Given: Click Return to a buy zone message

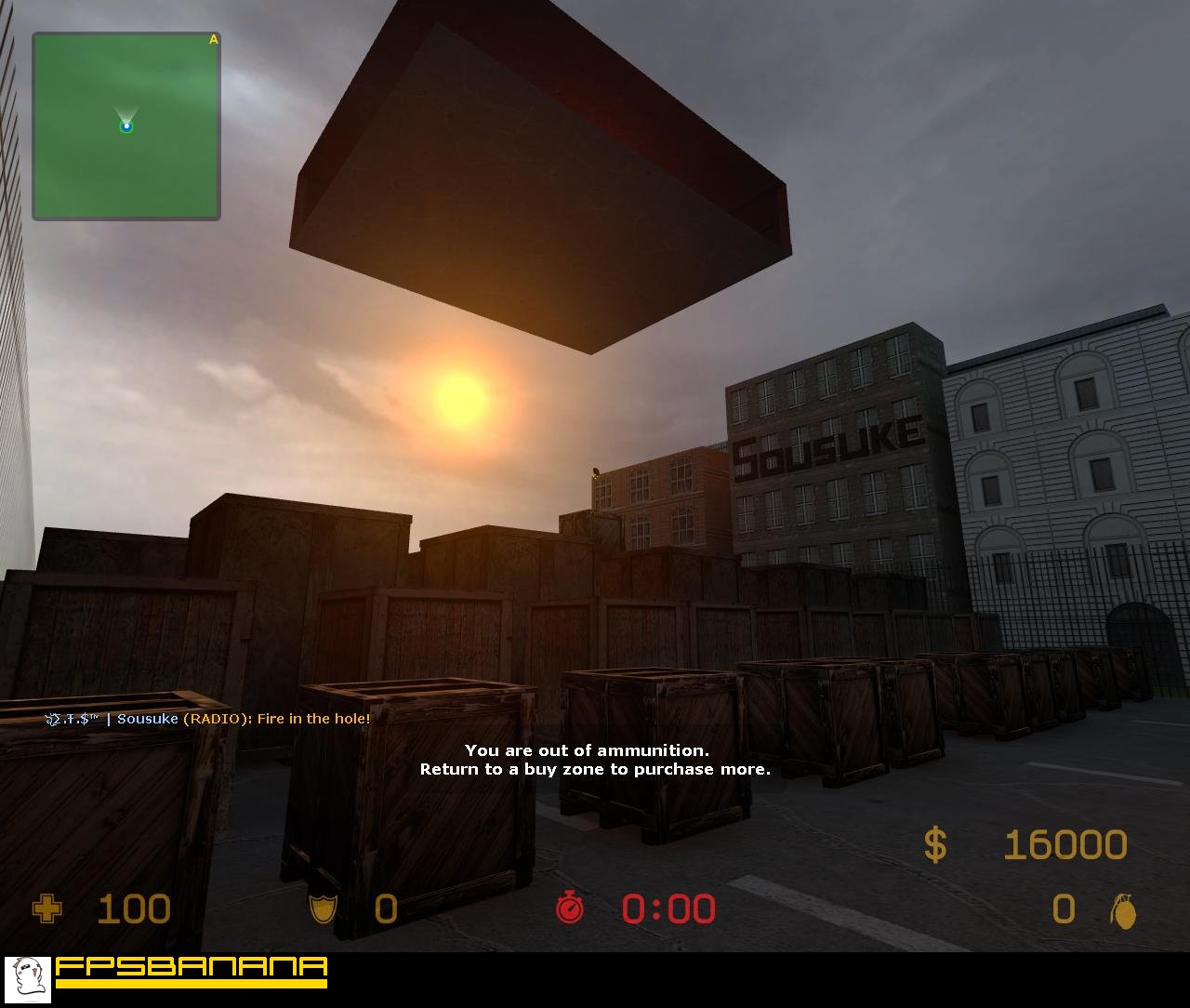Looking at the screenshot, I should (595, 770).
